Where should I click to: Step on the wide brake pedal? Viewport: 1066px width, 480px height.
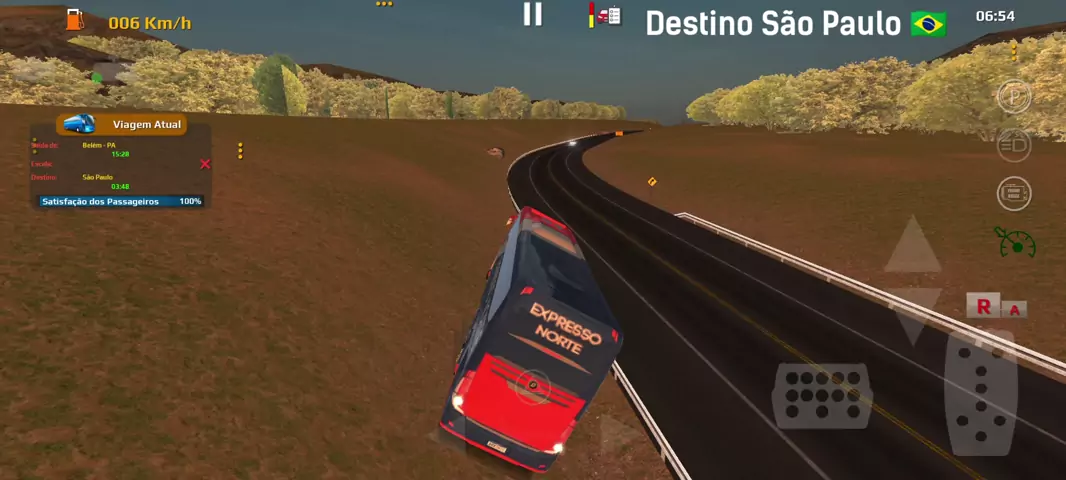(x=821, y=395)
